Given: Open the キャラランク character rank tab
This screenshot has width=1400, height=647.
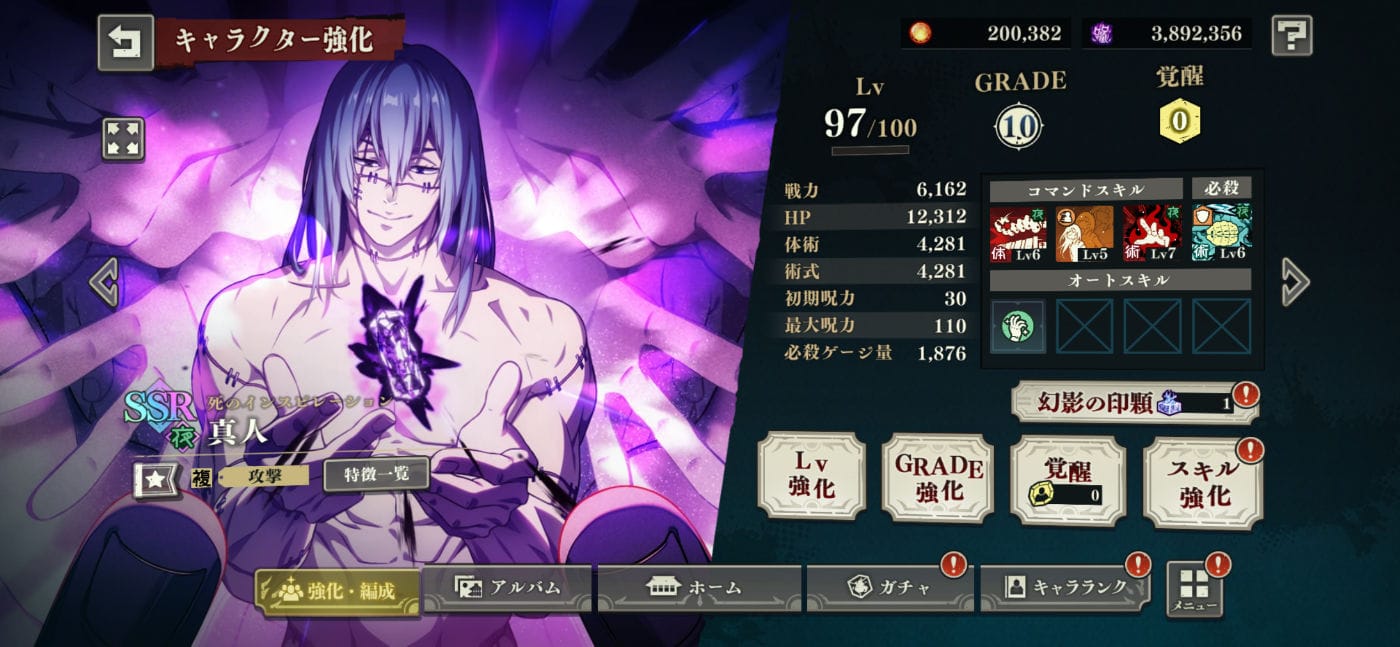Looking at the screenshot, I should [x=1064, y=588].
